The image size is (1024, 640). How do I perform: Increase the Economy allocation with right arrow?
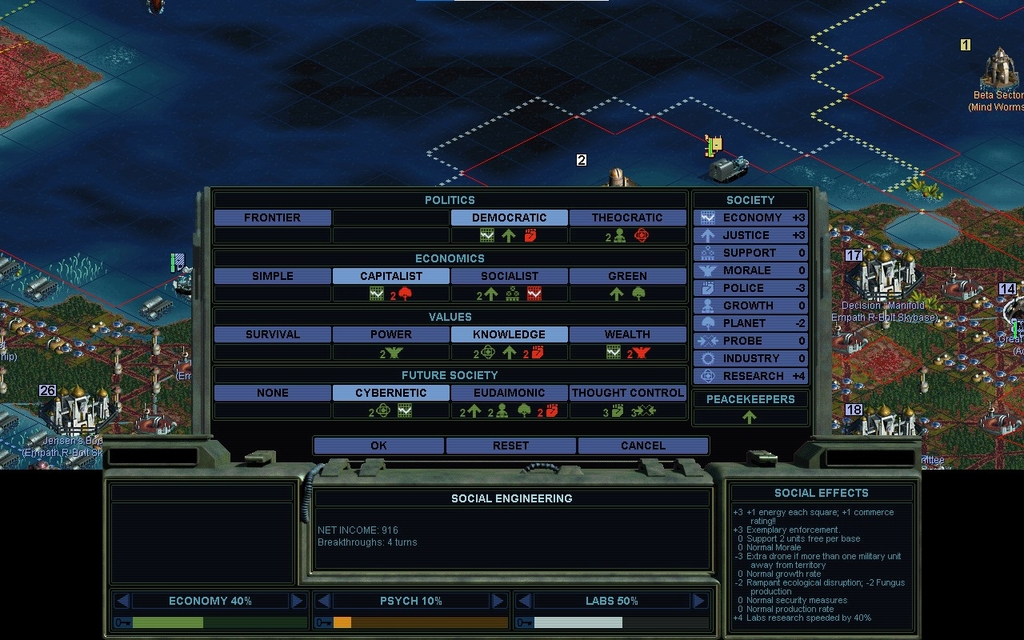click(297, 601)
